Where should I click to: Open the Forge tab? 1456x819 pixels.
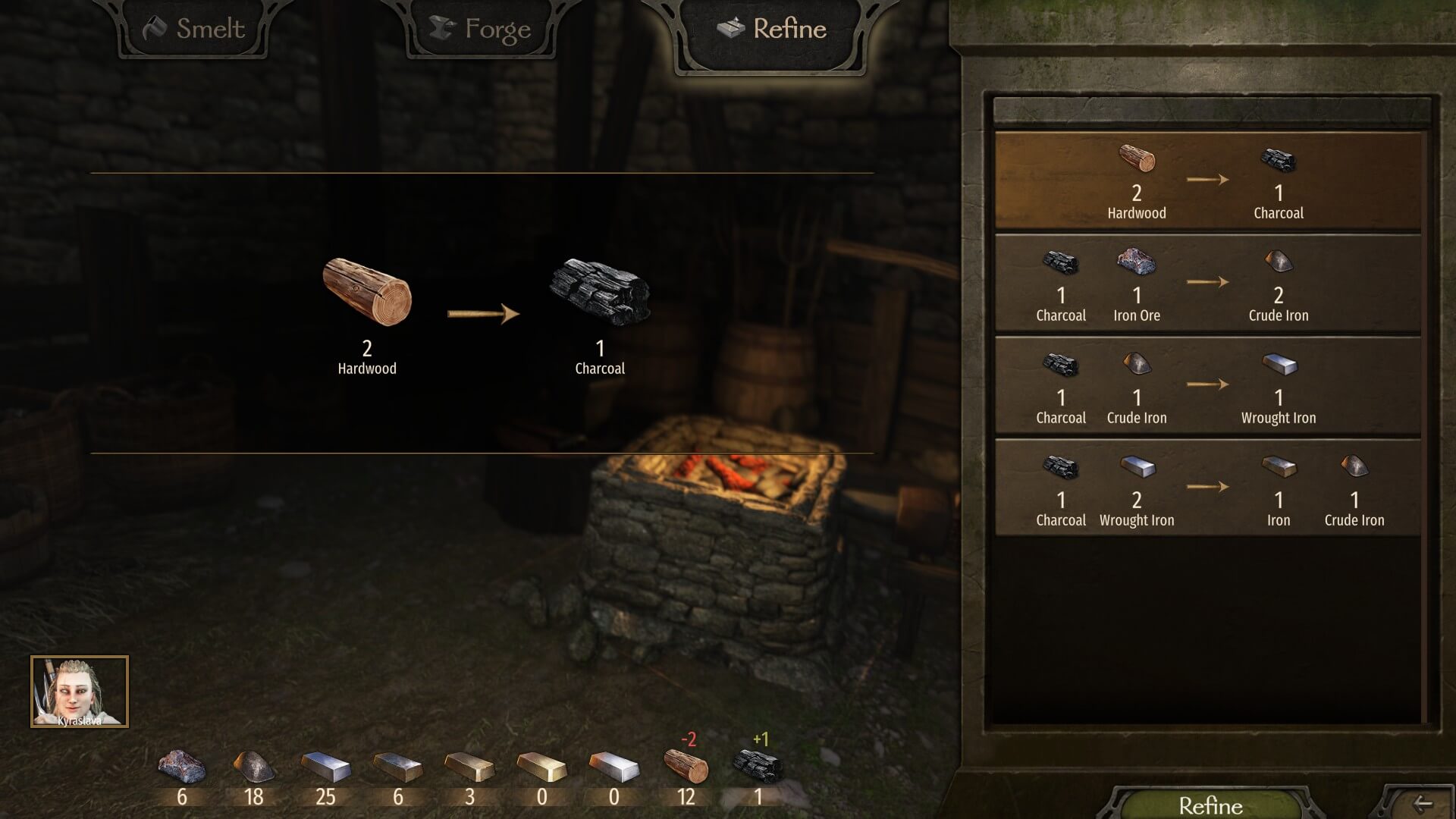point(481,30)
